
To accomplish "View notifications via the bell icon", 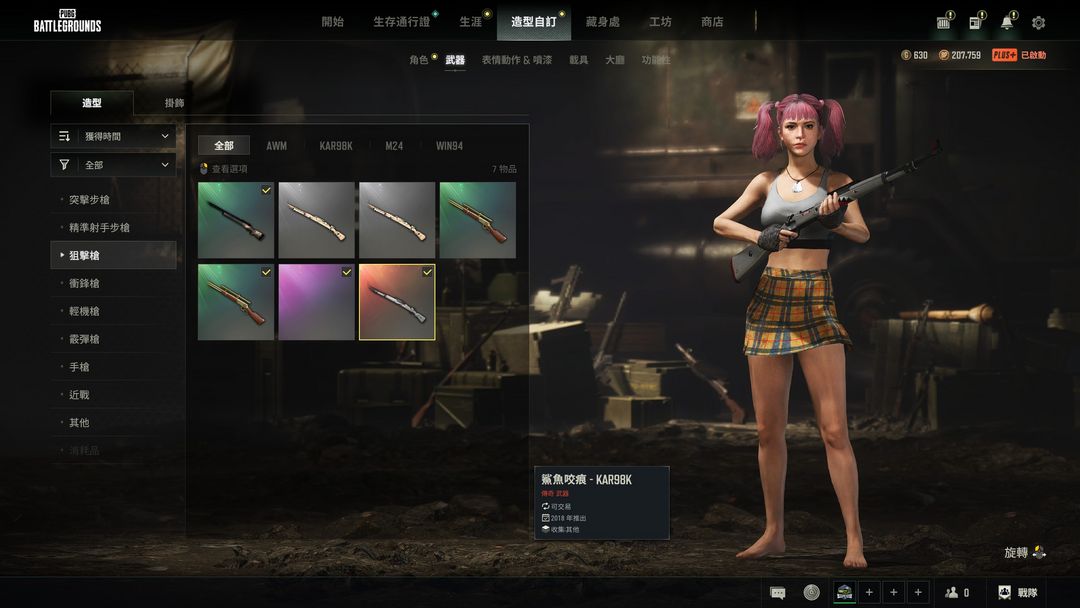I will click(x=1006, y=23).
